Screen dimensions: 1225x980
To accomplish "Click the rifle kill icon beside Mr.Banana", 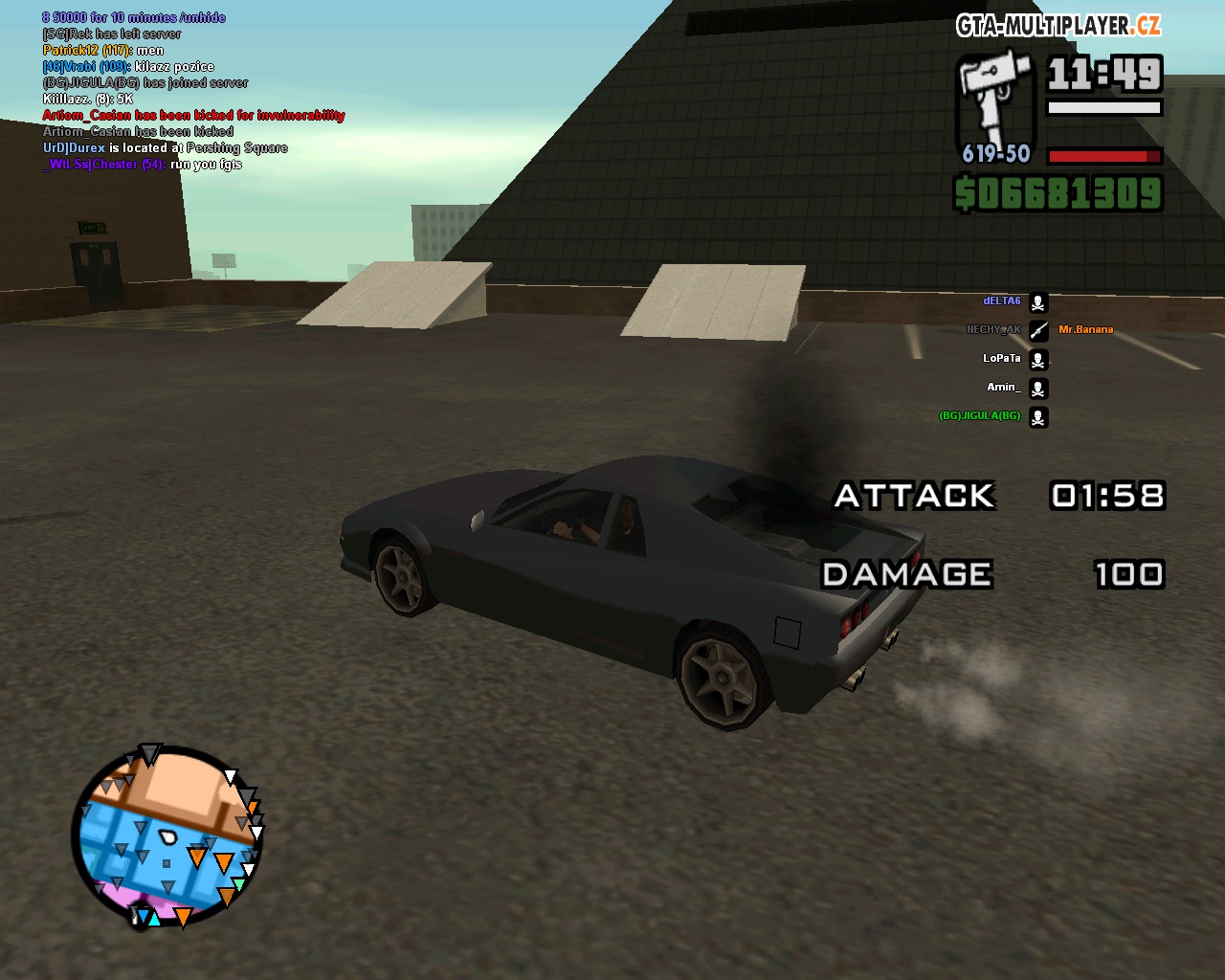I will [1037, 330].
